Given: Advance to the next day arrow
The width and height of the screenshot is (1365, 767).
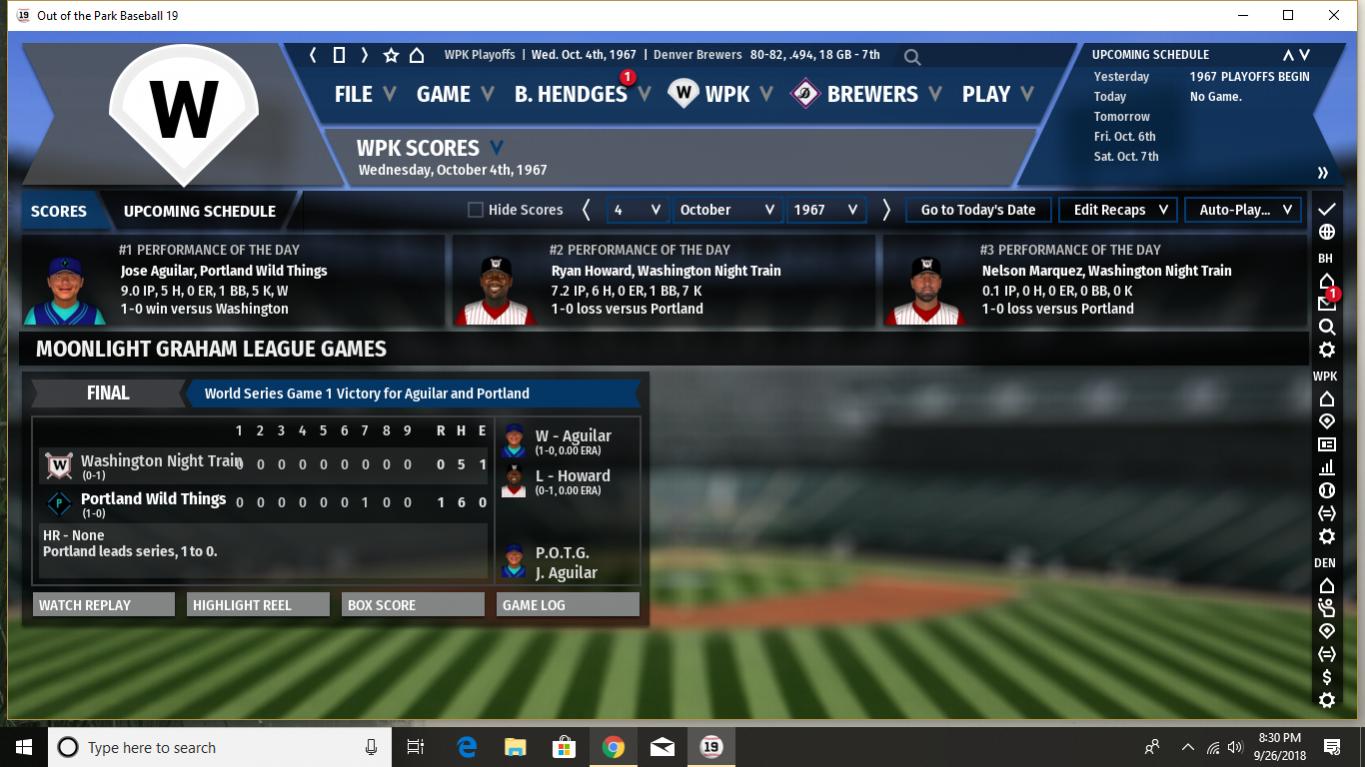Looking at the screenshot, I should 886,210.
